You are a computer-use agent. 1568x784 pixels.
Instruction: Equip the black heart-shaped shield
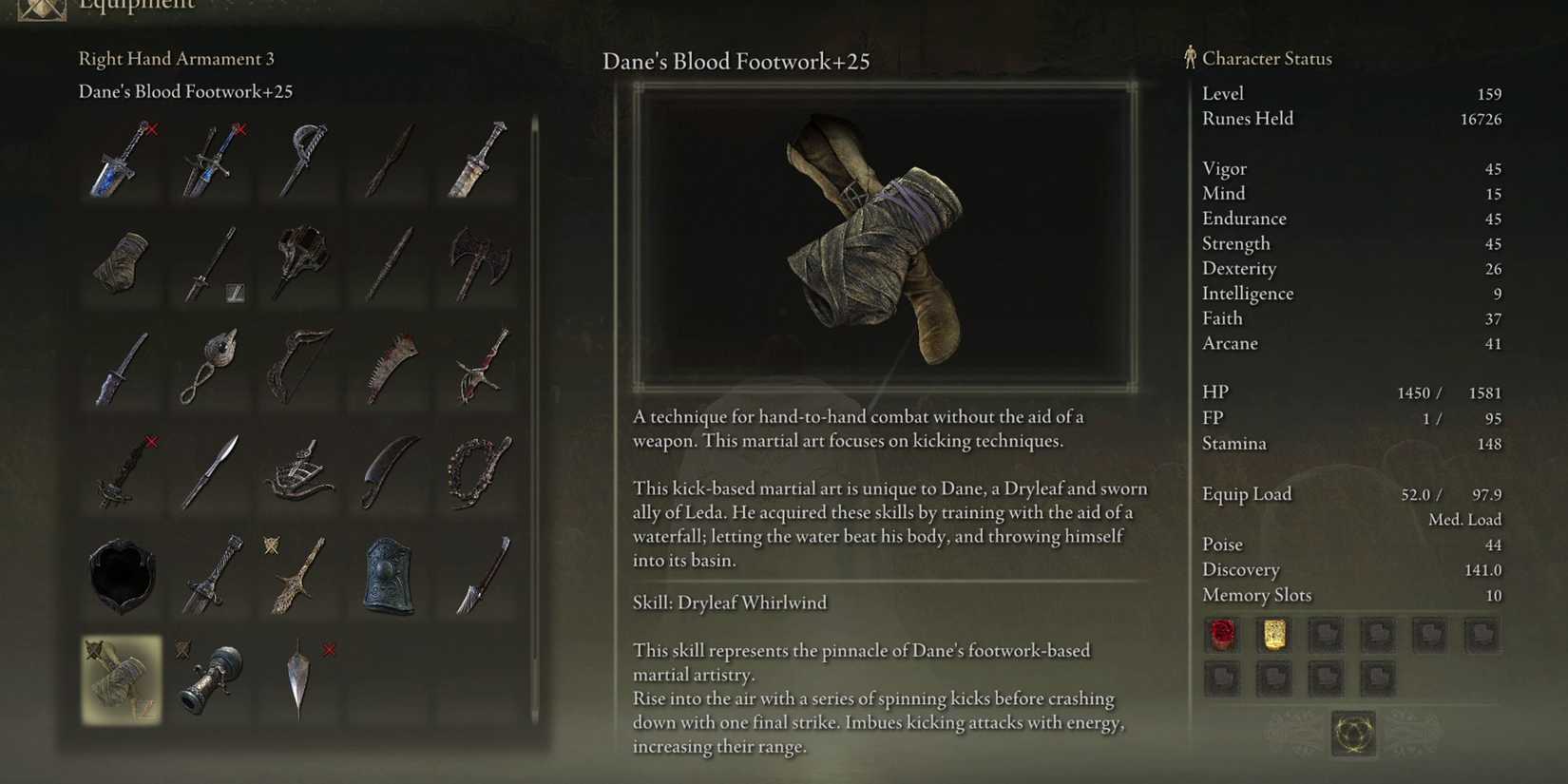[122, 575]
